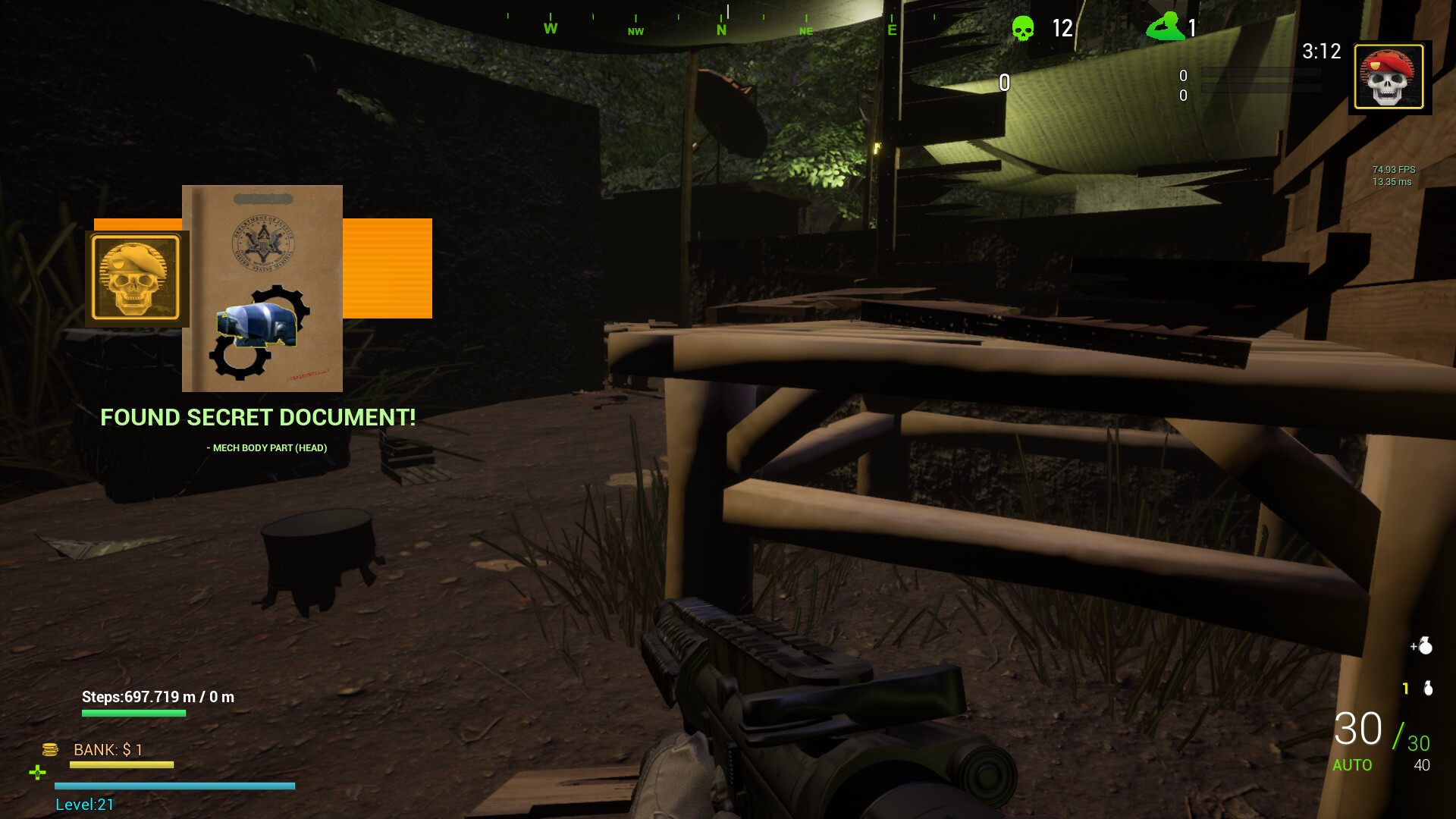
Task: Expand the FOUND SECRET DOCUMENT notification
Action: 259,417
